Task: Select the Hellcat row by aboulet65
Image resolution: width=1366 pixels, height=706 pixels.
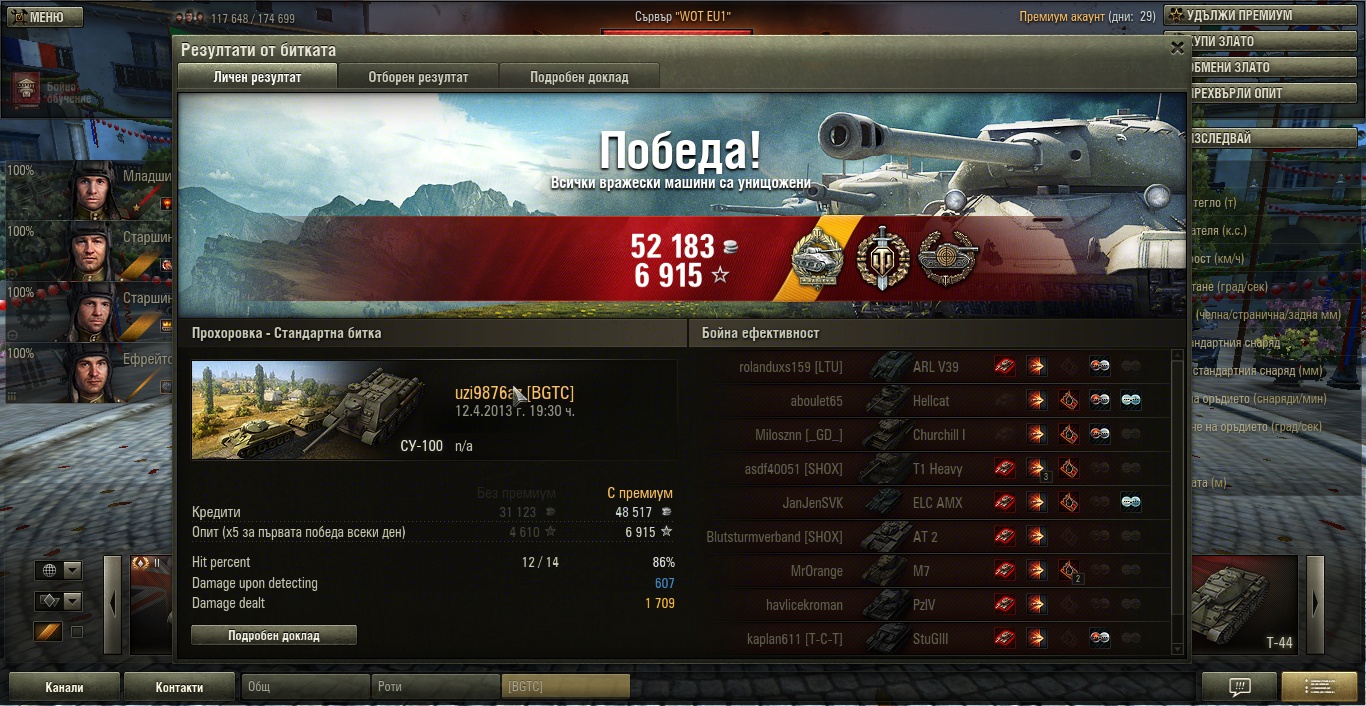Action: point(930,401)
